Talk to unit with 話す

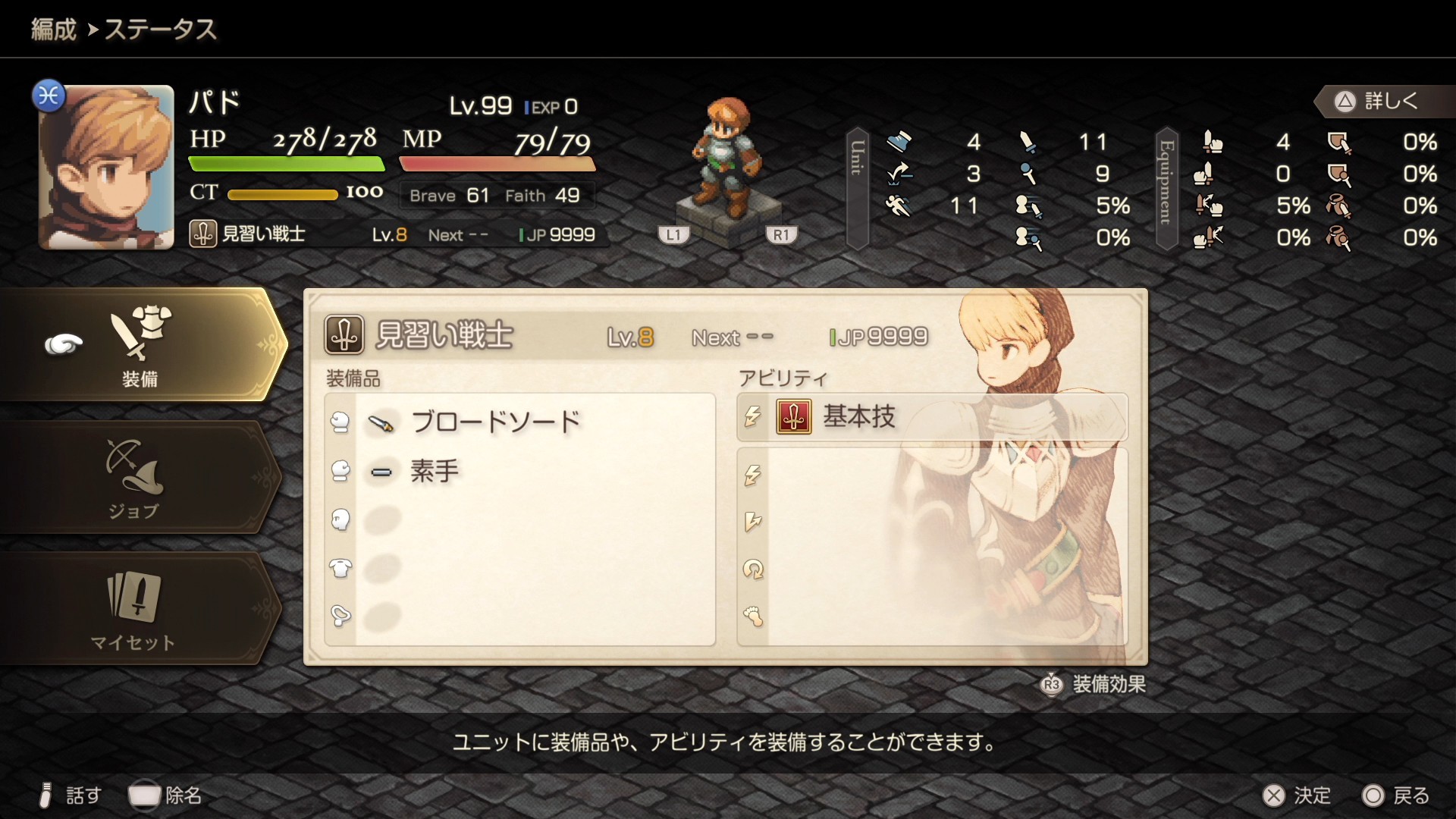click(x=70, y=795)
